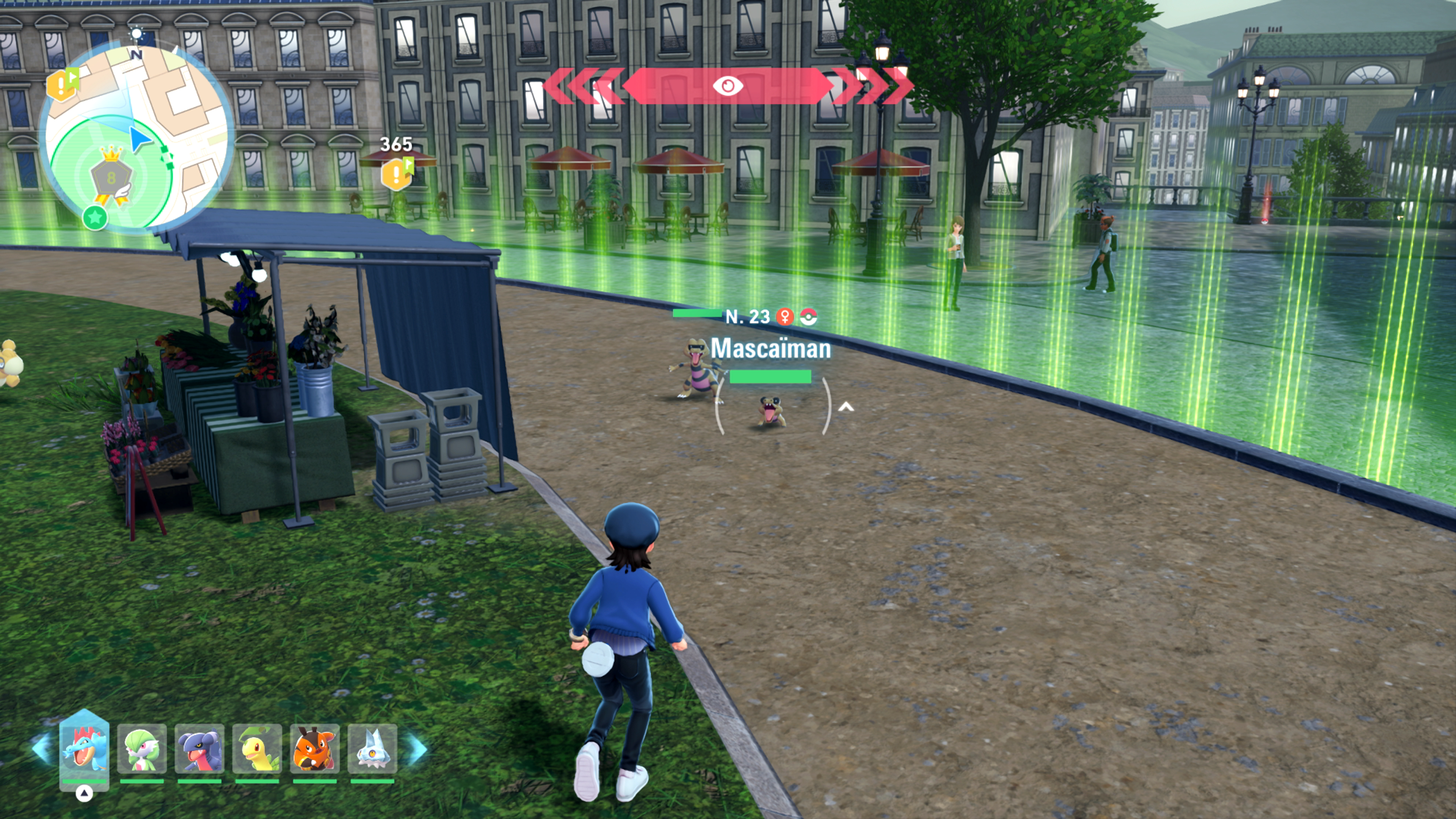The image size is (1456, 819).
Task: Select the Mascaïman target name label
Action: pos(770,348)
